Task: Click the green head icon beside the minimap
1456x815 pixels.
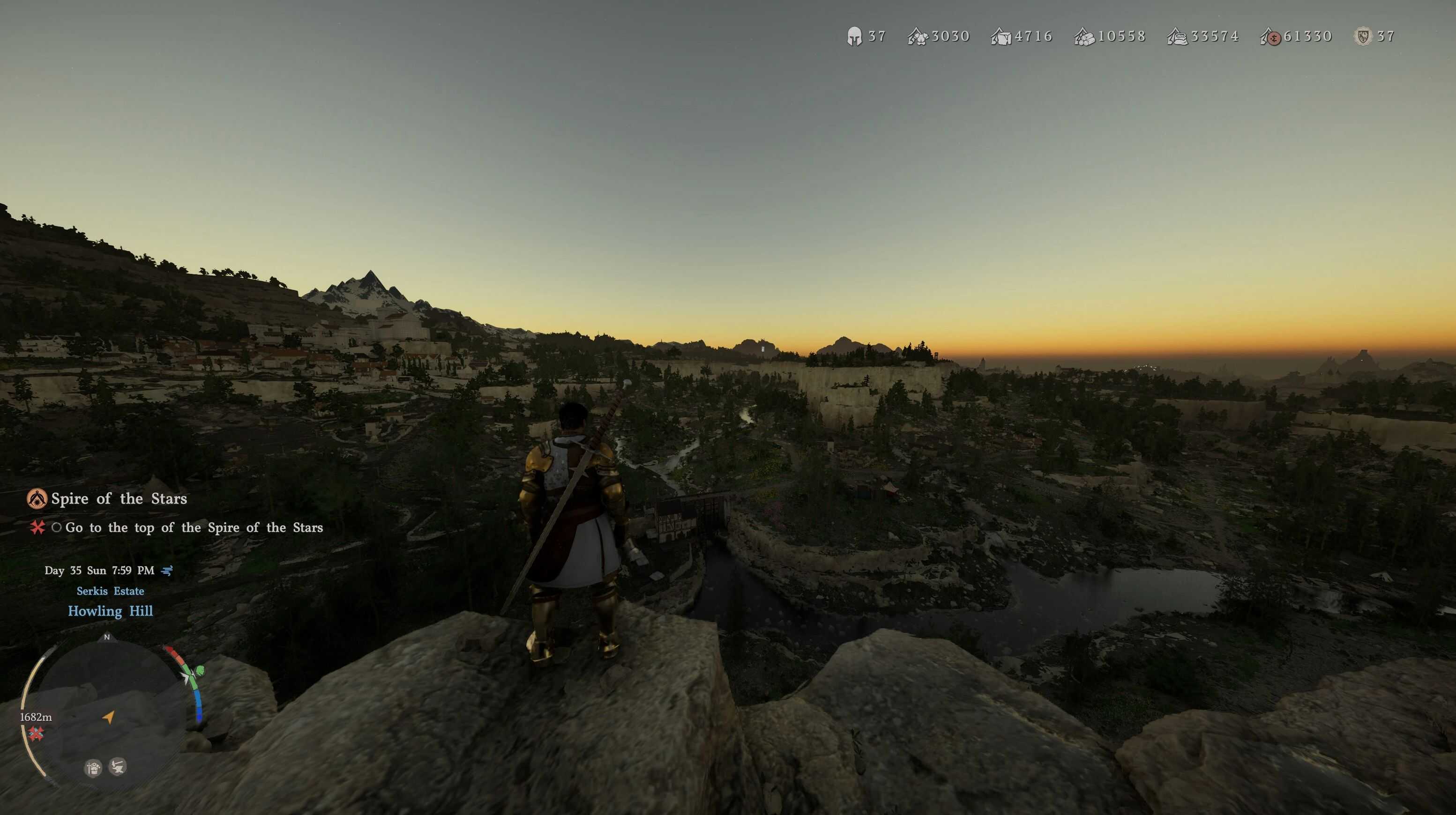Action: pyautogui.click(x=199, y=671)
